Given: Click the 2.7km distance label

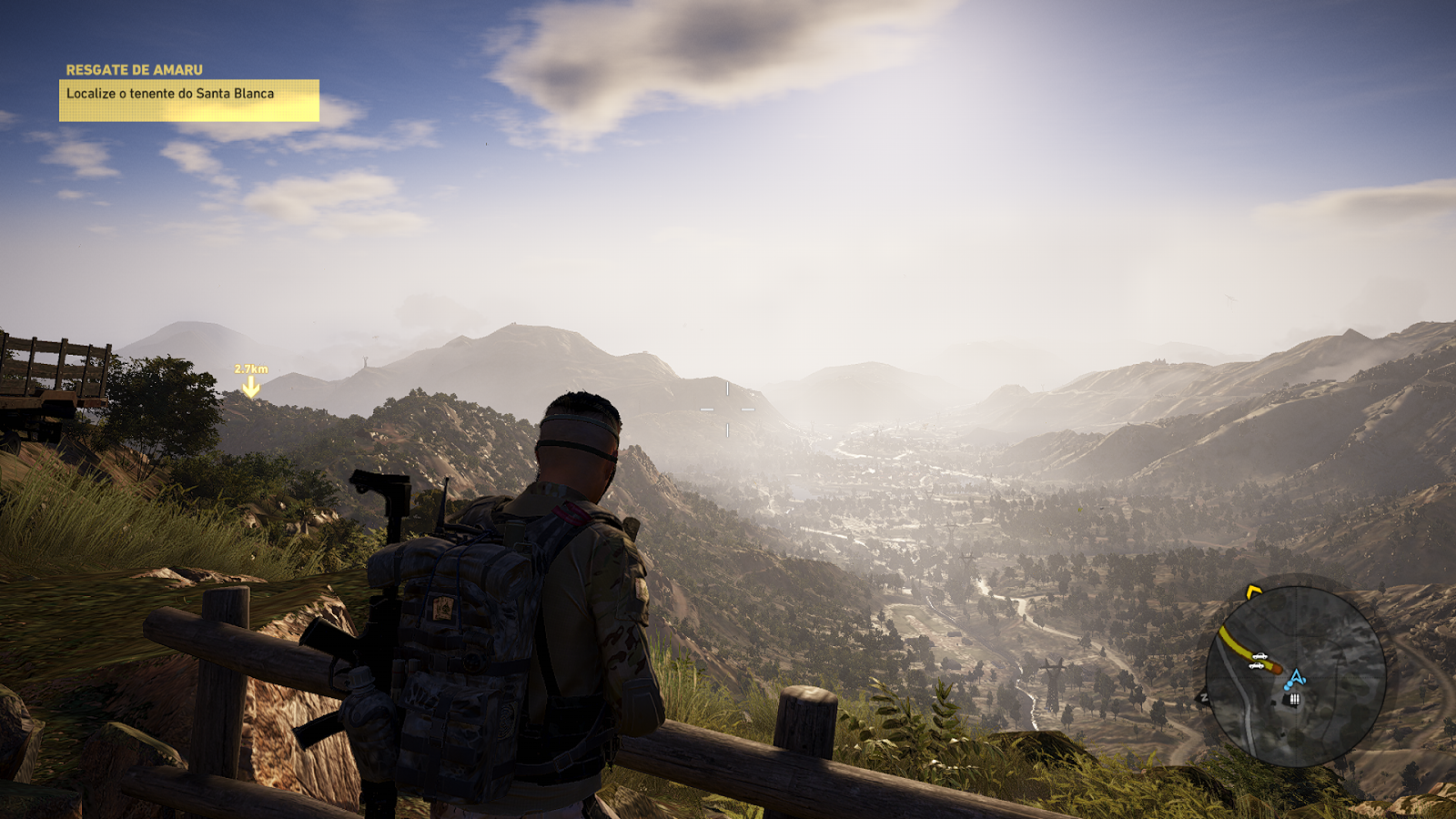Looking at the screenshot, I should [x=250, y=368].
